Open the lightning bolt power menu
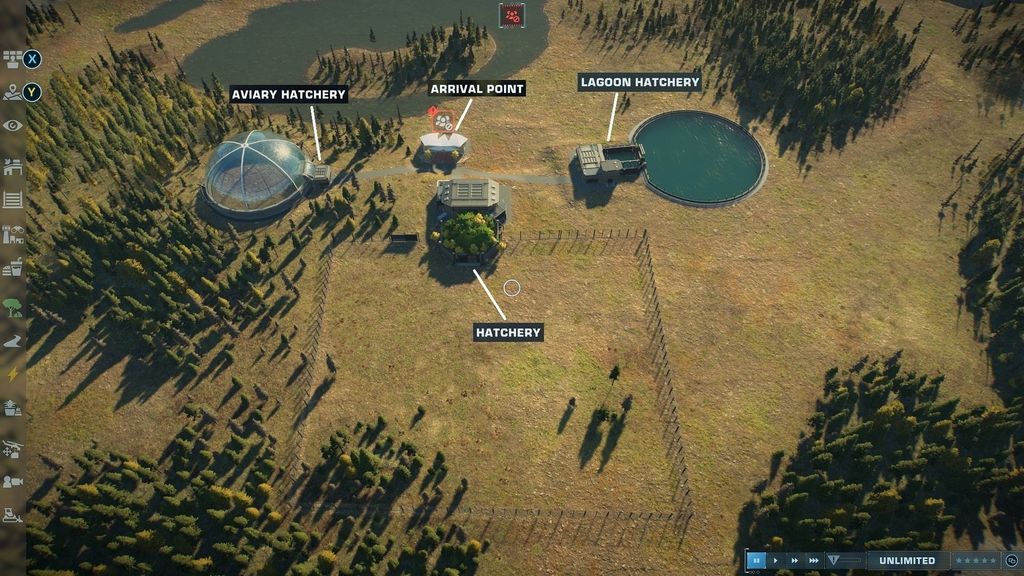The image size is (1024, 576). [x=12, y=374]
